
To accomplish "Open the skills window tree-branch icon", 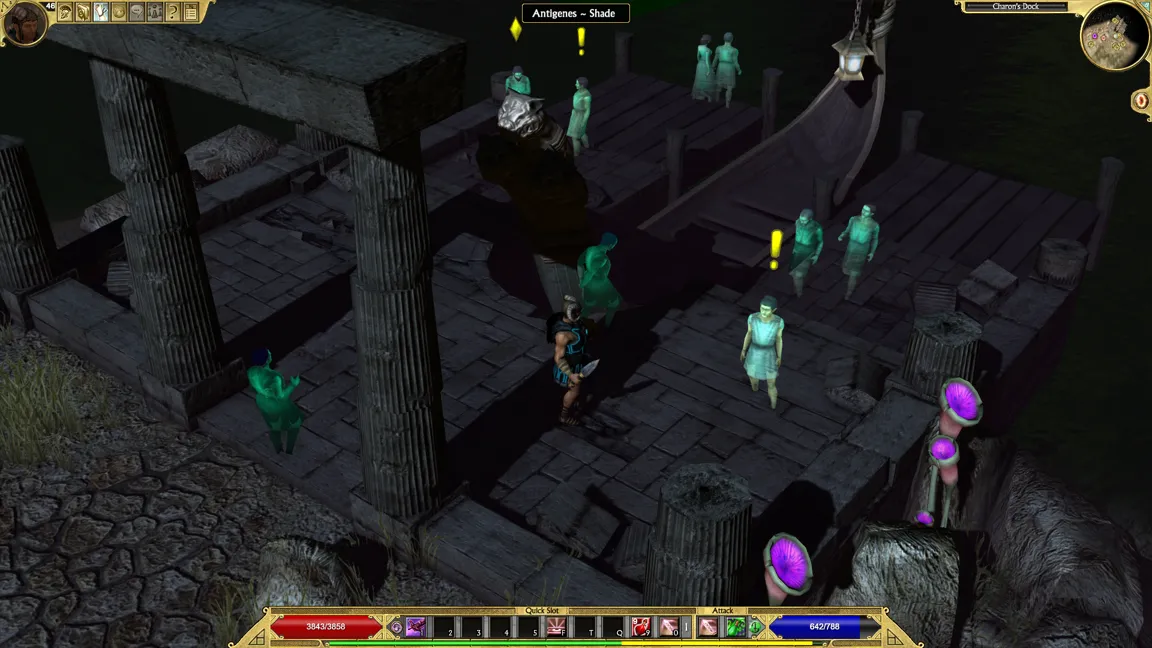I will pyautogui.click(x=100, y=13).
